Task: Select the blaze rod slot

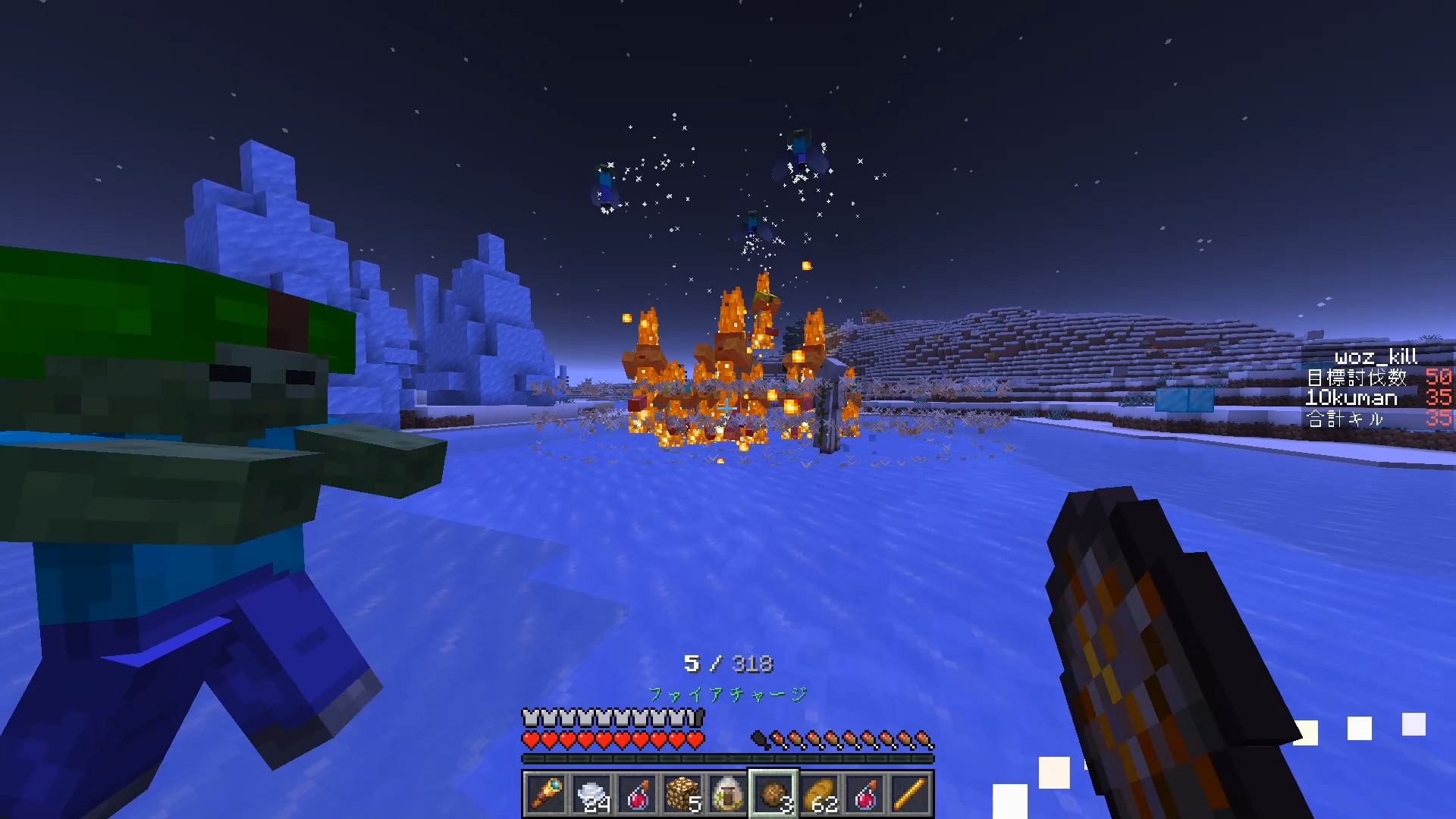Action: 910,794
